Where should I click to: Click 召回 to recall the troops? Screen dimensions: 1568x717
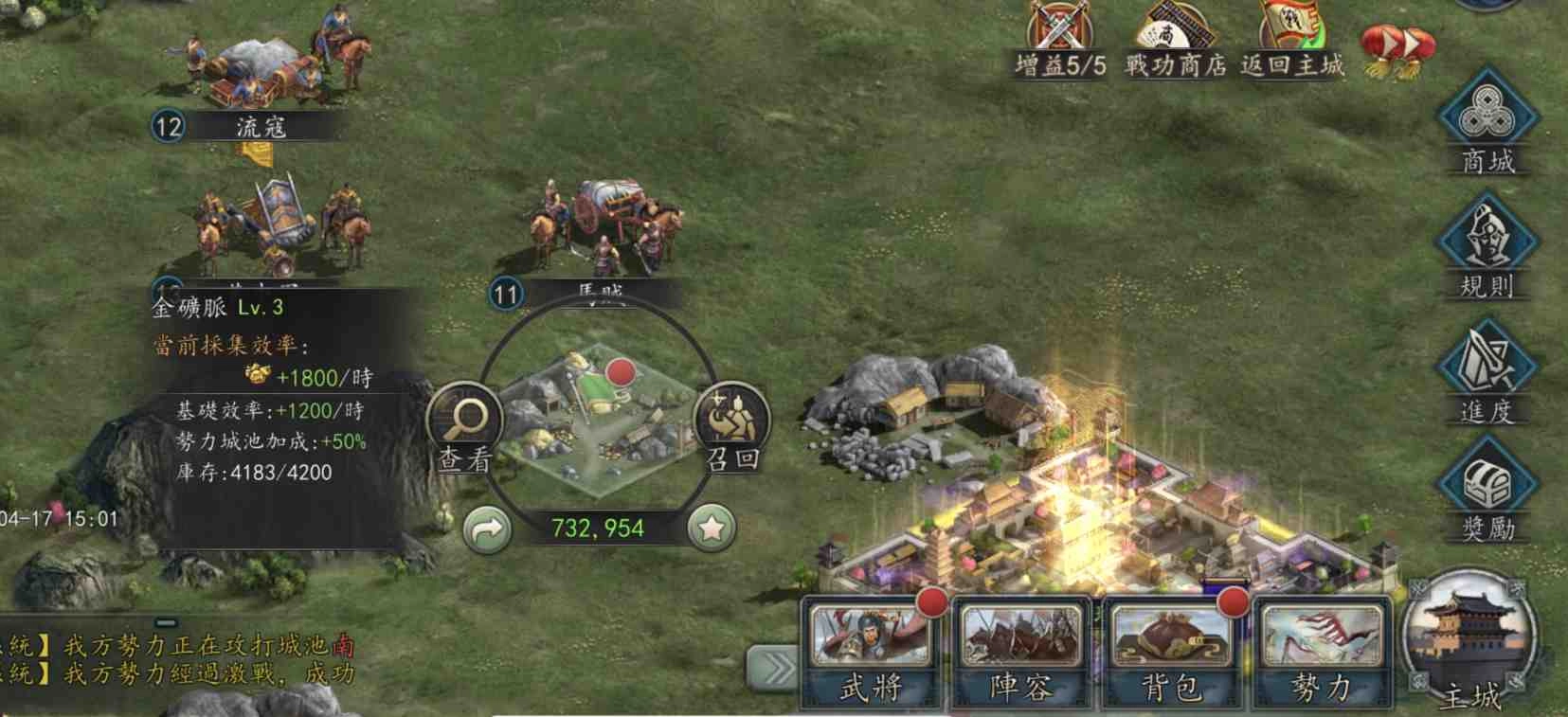(x=732, y=426)
